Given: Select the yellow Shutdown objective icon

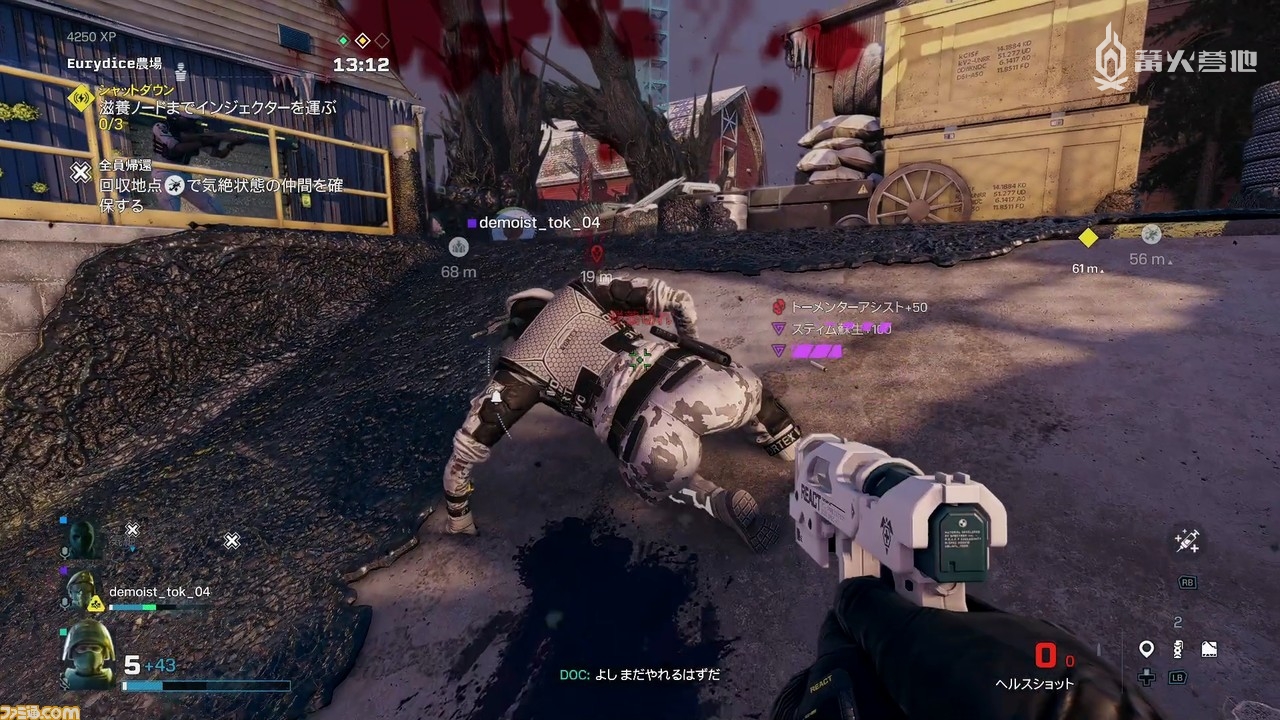Looking at the screenshot, I should click(x=81, y=97).
